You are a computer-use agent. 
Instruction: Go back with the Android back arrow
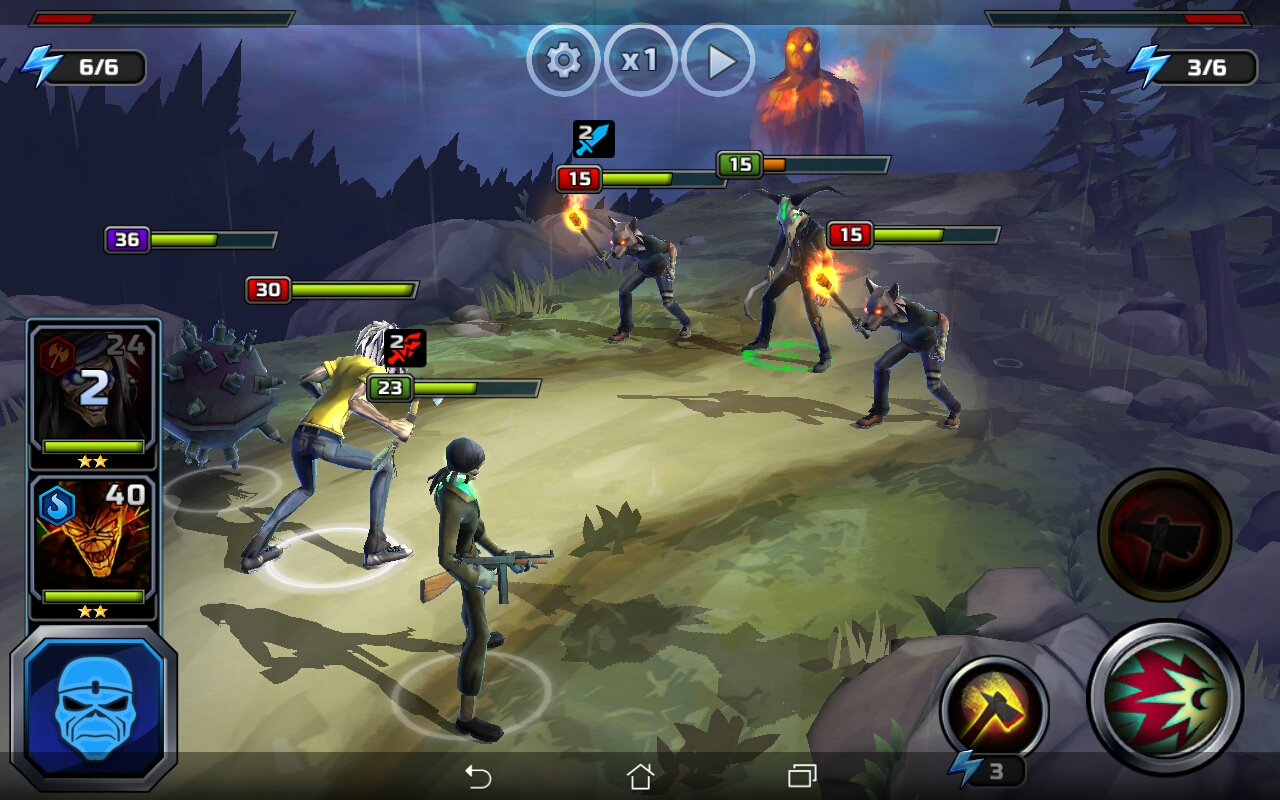pos(478,776)
